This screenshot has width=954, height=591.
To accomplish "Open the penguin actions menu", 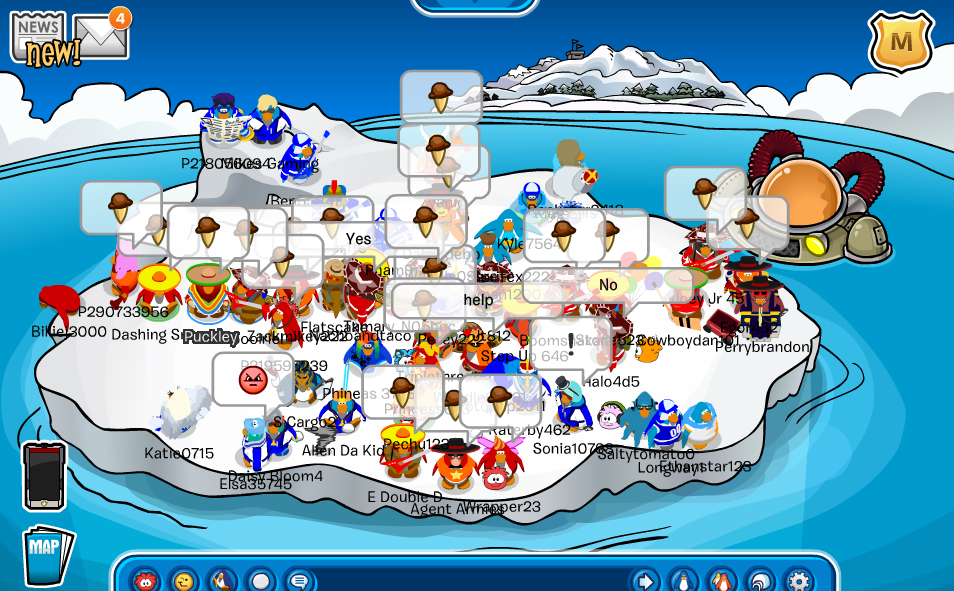I will 221,580.
